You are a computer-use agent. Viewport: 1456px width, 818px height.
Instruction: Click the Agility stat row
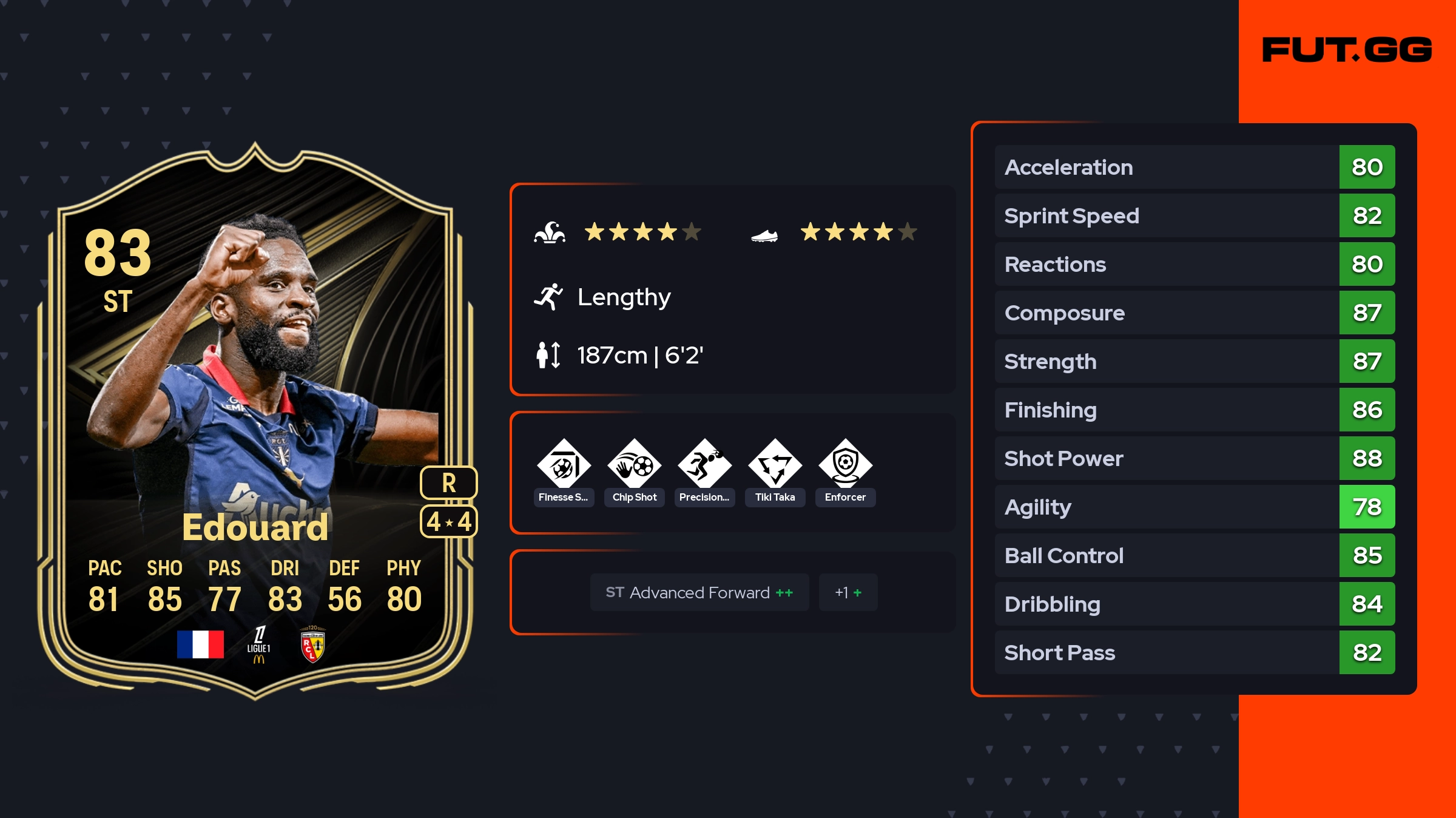[1194, 507]
